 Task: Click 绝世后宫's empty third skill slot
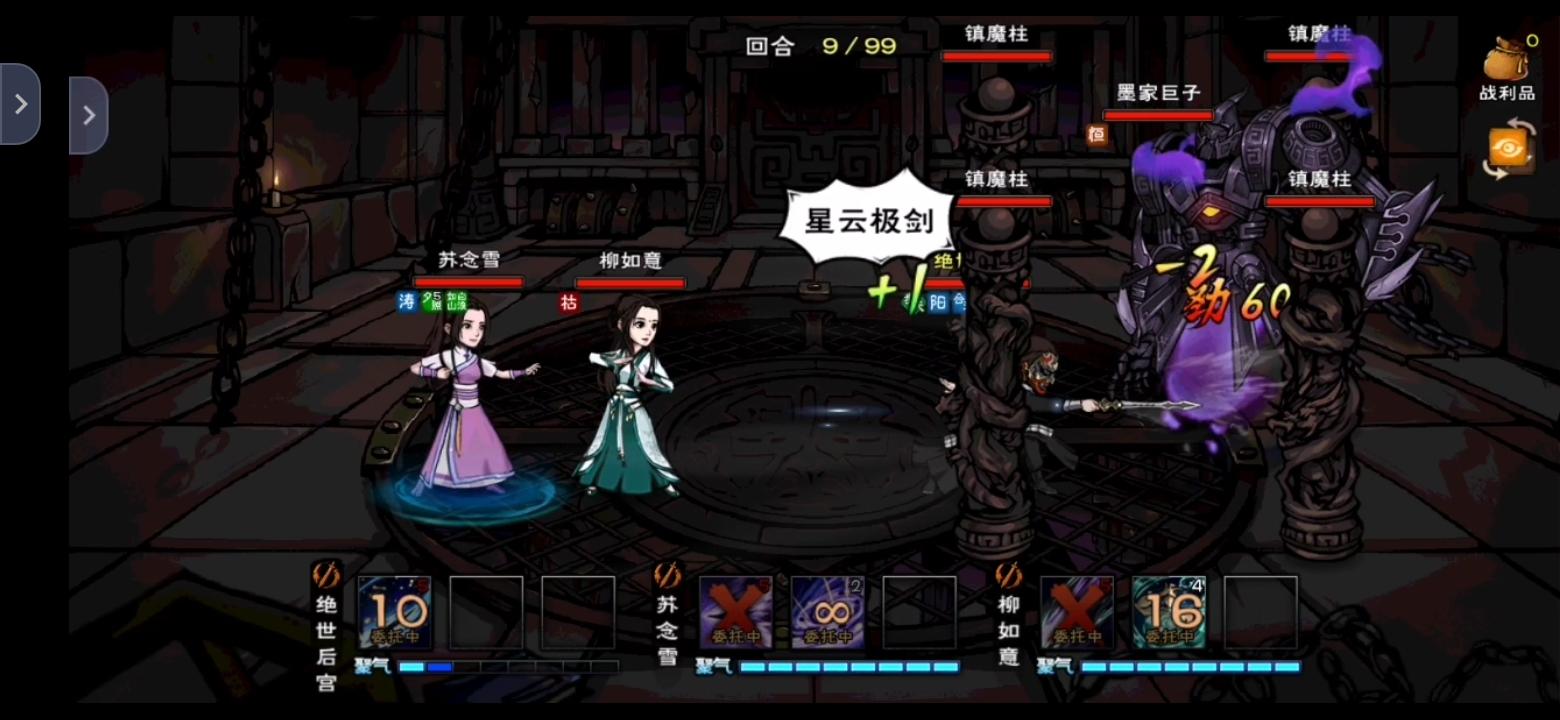click(577, 610)
